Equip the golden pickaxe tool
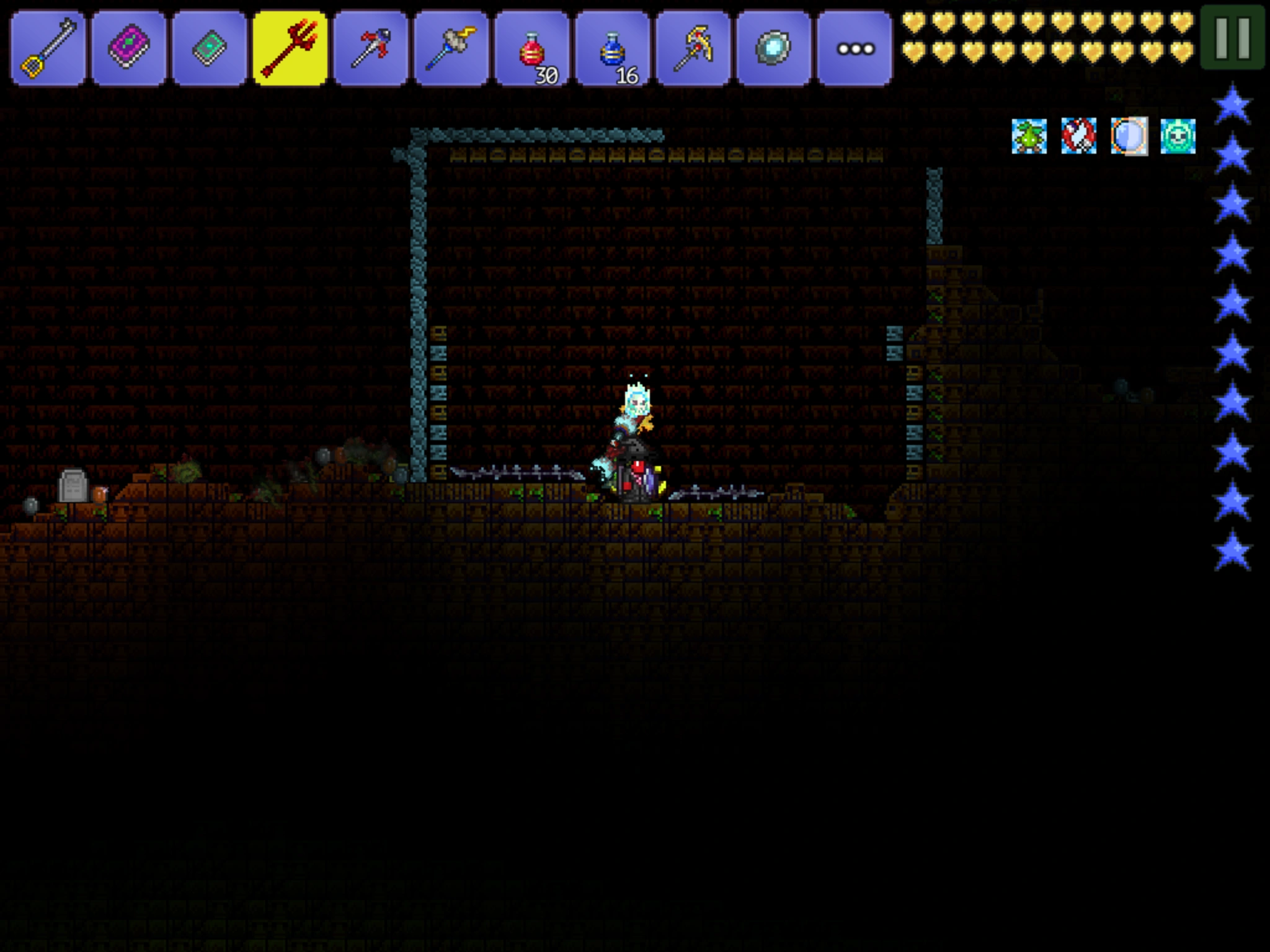 tap(693, 48)
